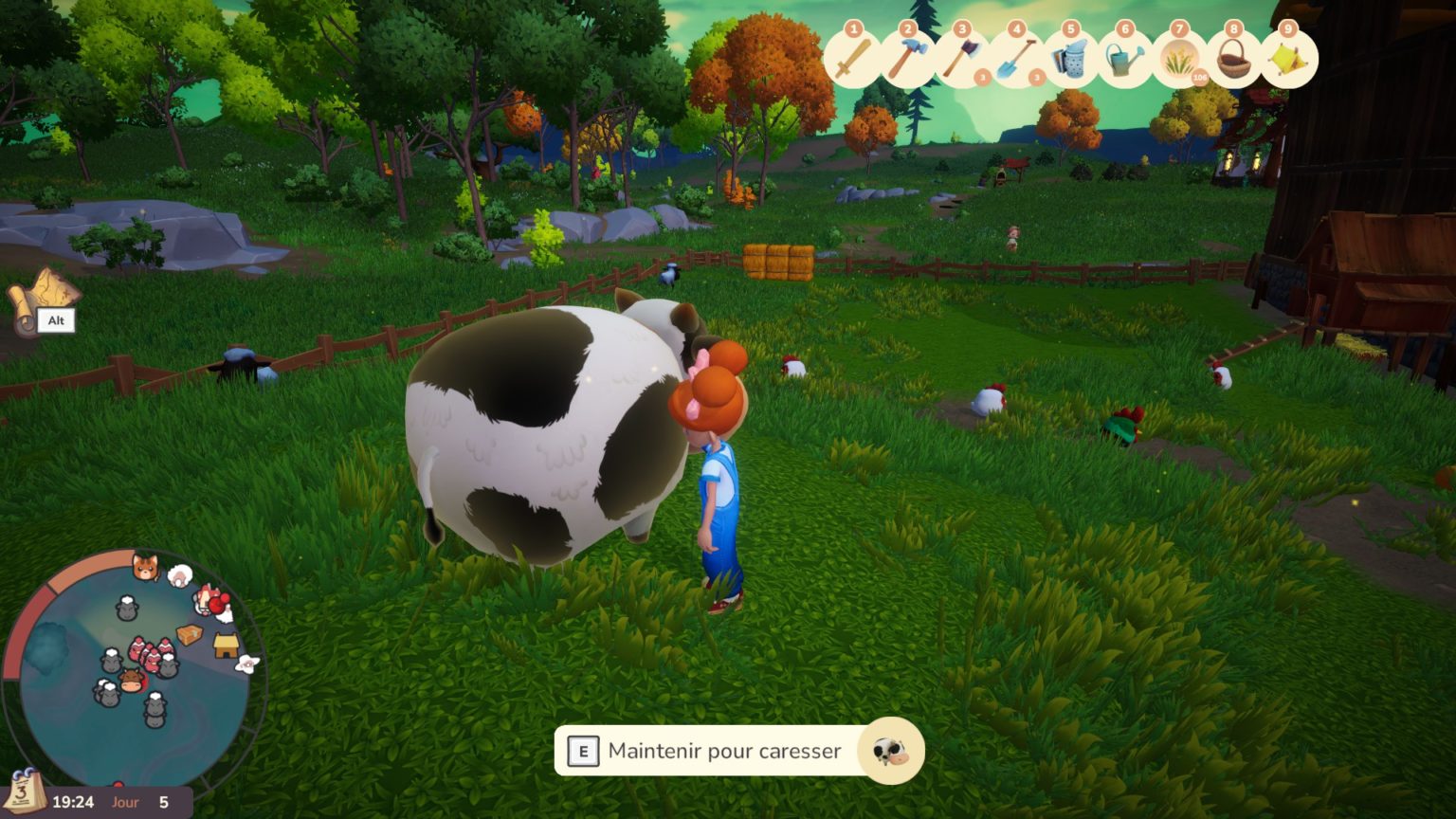The height and width of the screenshot is (819, 1456).
Task: Click the house marker on the minimap
Action: [x=226, y=646]
